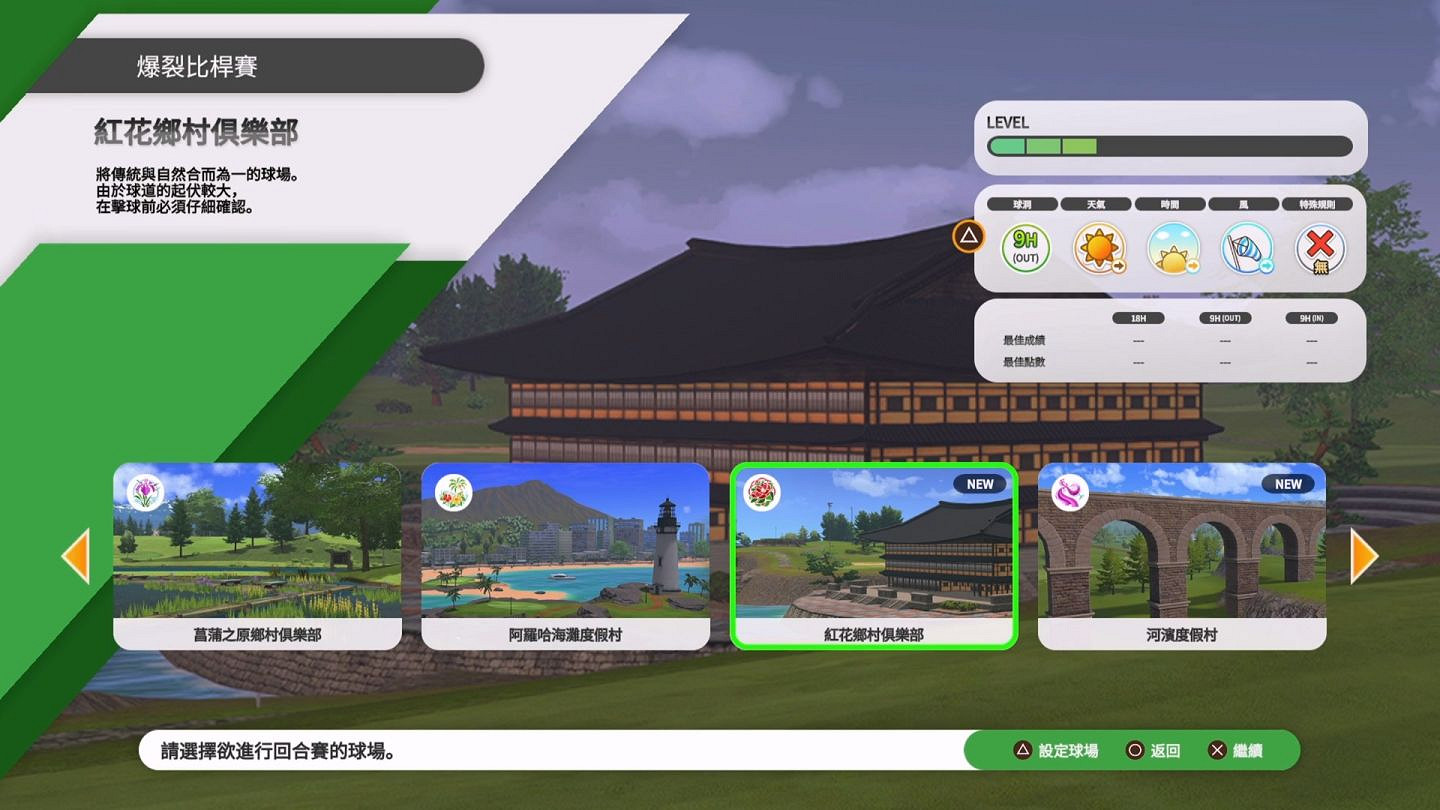This screenshot has width=1440, height=810.
Task: Select the red X special rules icon
Action: [1320, 248]
